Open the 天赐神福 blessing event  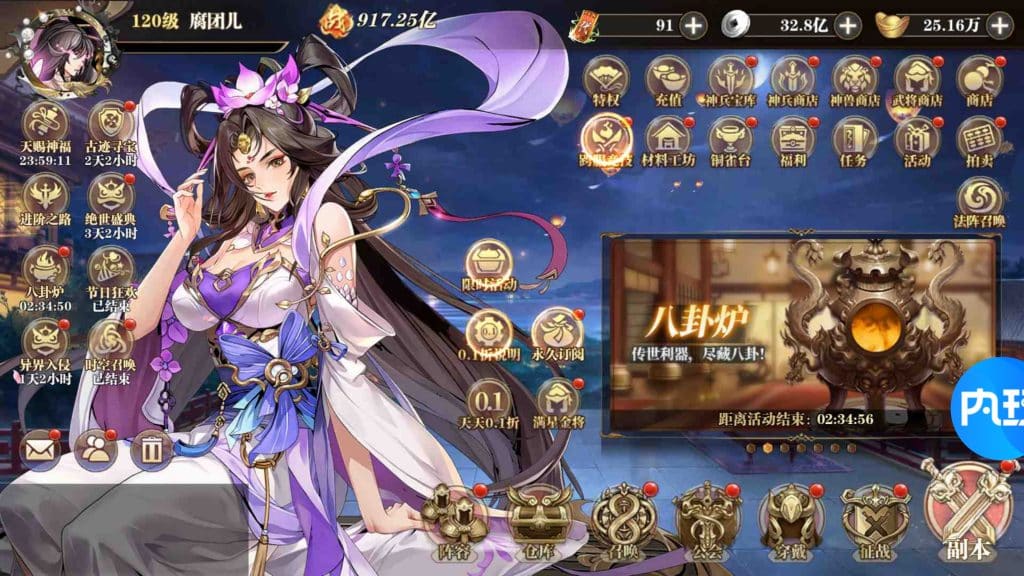click(x=46, y=125)
